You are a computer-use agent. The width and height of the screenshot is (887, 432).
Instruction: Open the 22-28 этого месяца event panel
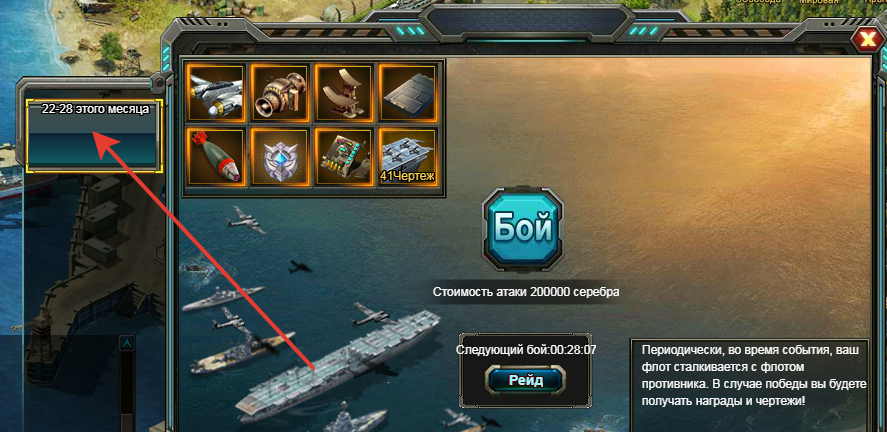(95, 135)
